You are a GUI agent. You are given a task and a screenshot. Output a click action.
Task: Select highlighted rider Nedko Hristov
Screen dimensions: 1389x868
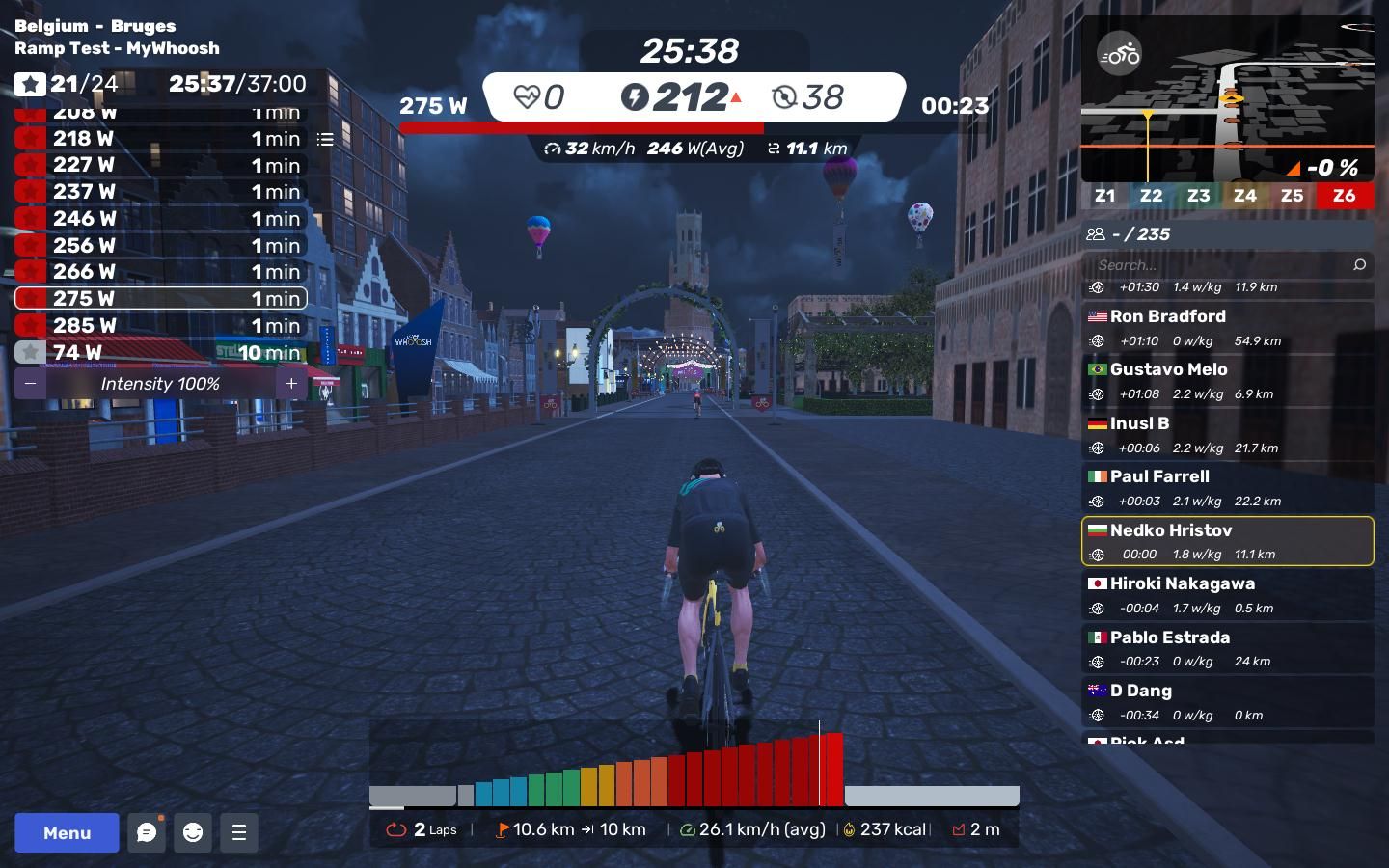point(1227,541)
